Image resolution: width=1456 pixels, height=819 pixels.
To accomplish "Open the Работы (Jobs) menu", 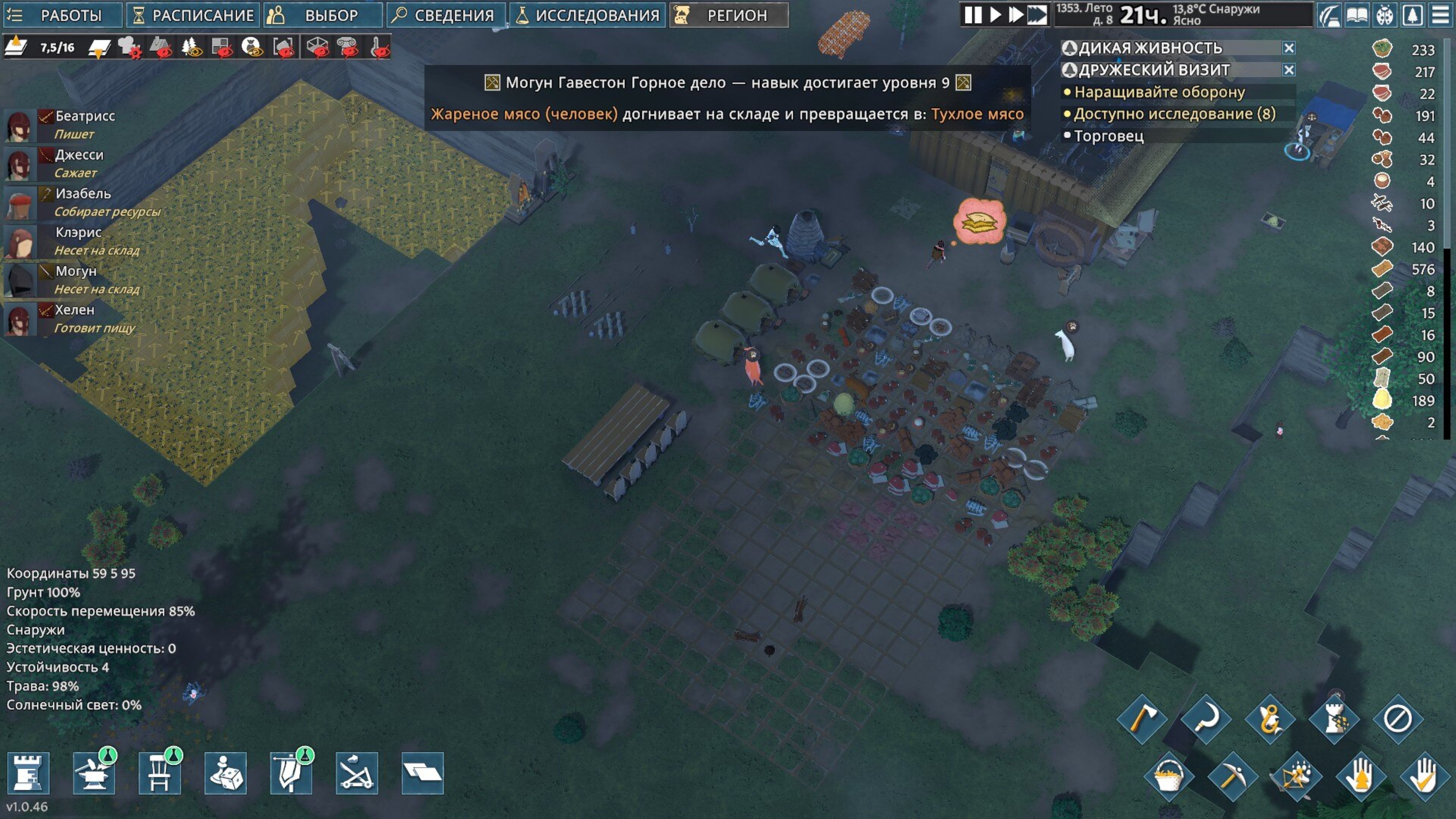I will coord(62,15).
